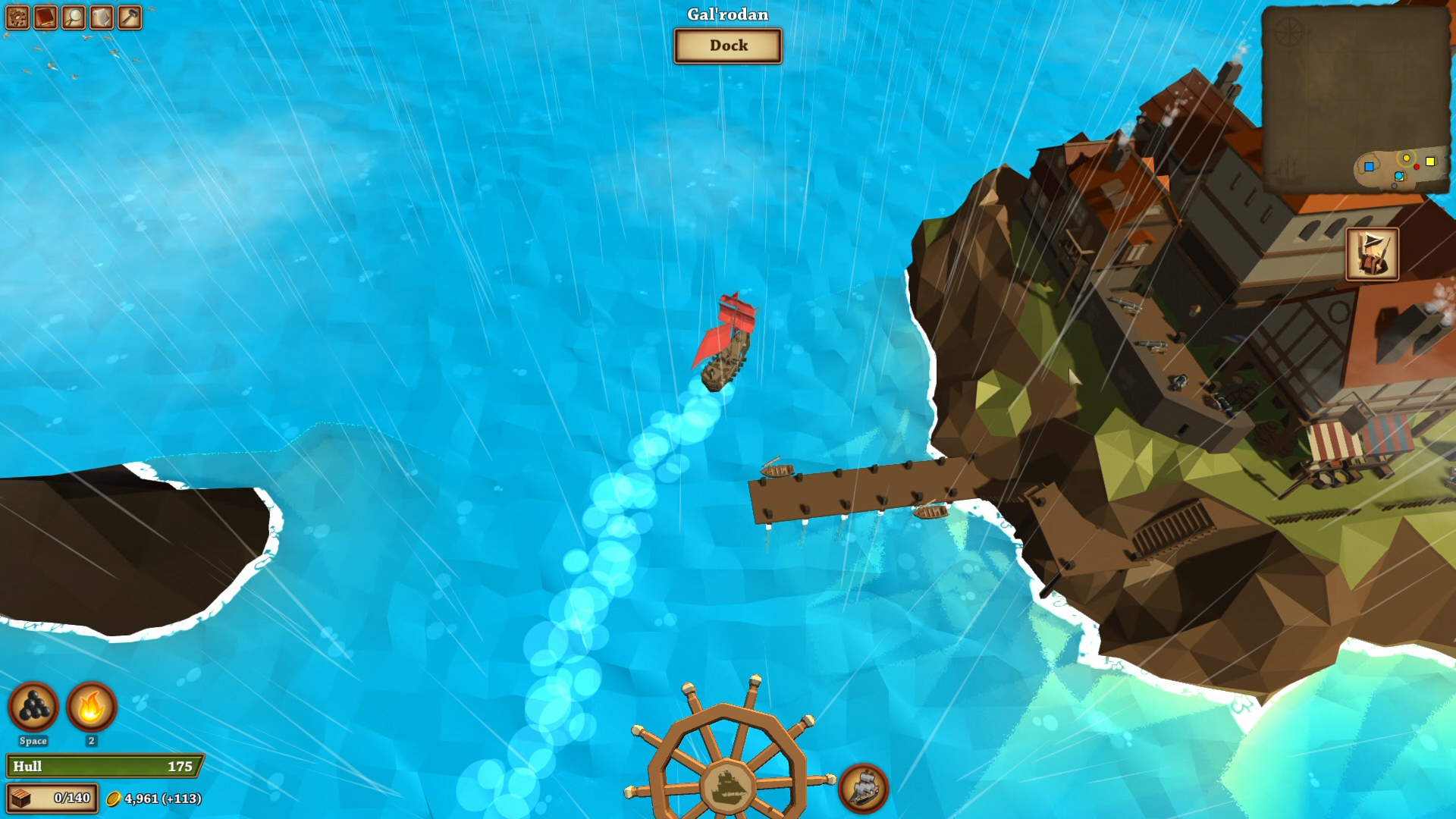Open the red book journal icon
The width and height of the screenshot is (1456, 819).
click(45, 16)
